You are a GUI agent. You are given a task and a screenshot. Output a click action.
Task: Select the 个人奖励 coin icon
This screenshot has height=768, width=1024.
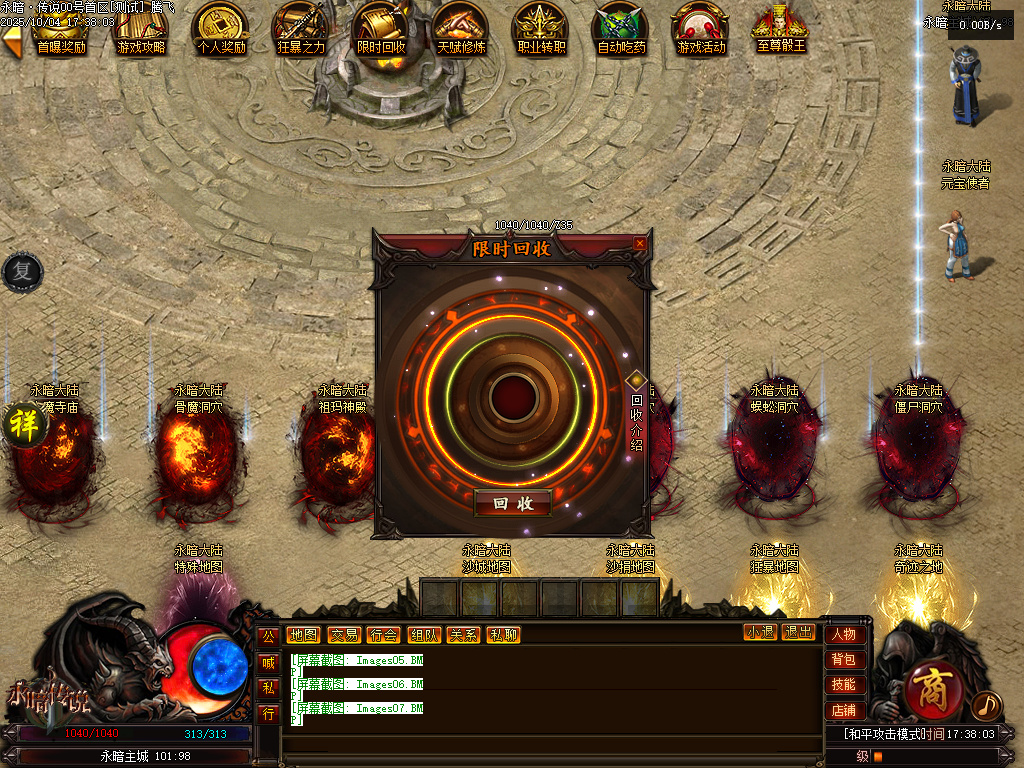(x=221, y=28)
